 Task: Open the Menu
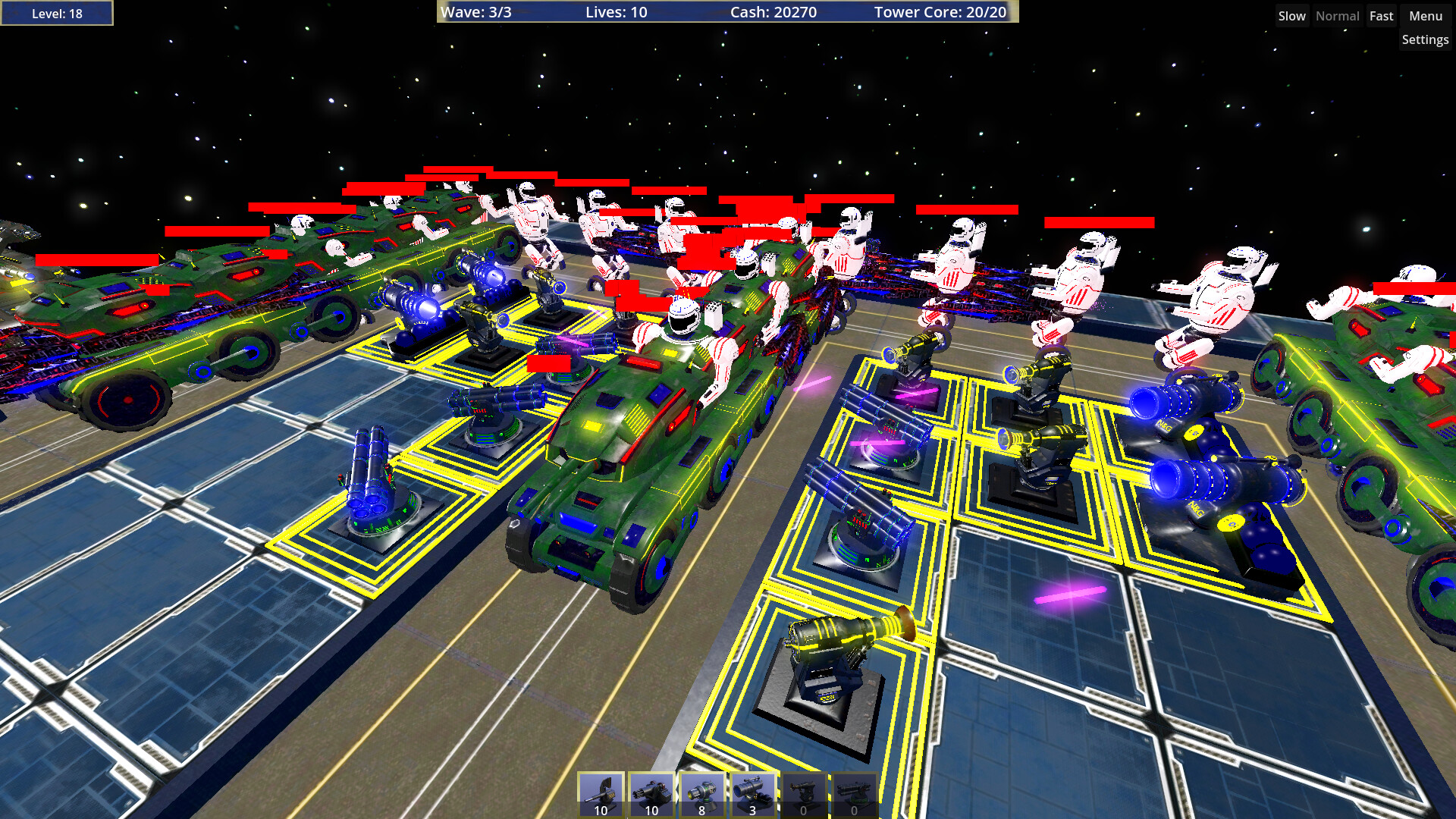[x=1424, y=15]
